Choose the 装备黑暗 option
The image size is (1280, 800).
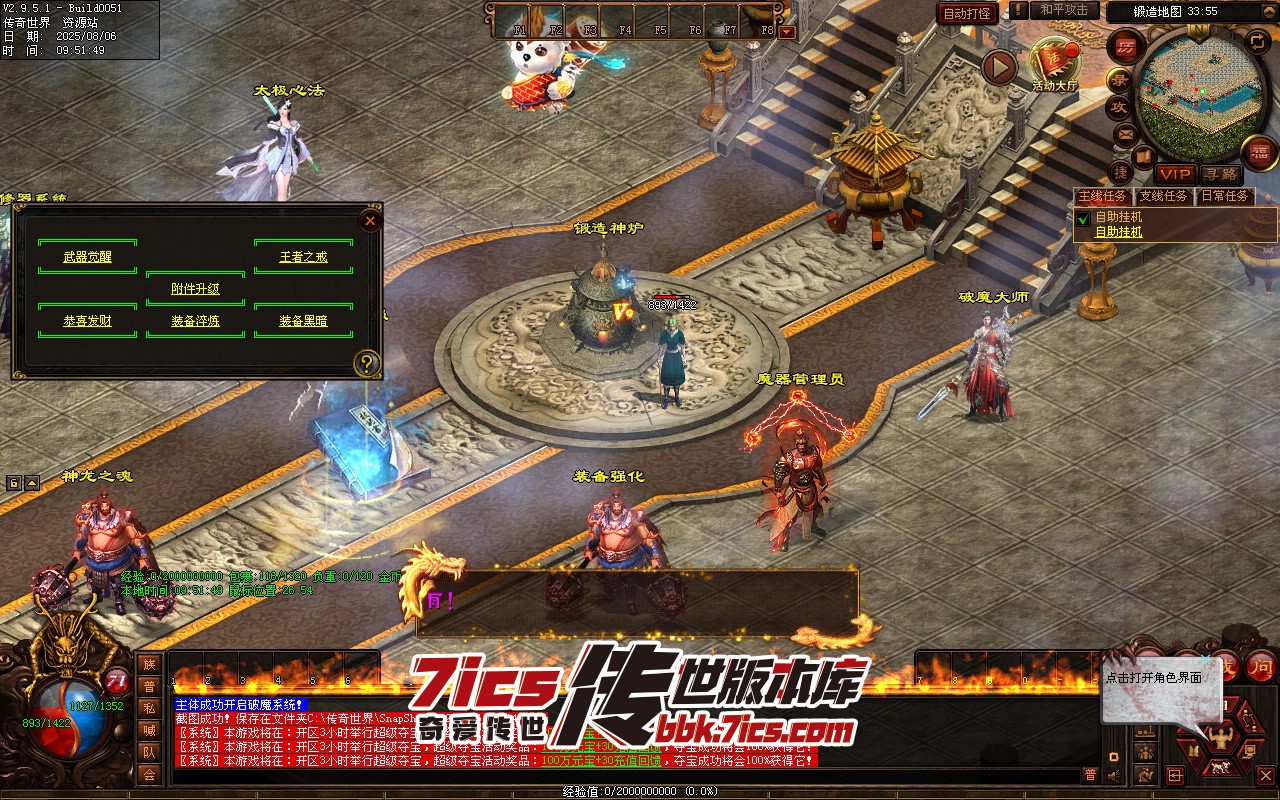click(x=303, y=321)
